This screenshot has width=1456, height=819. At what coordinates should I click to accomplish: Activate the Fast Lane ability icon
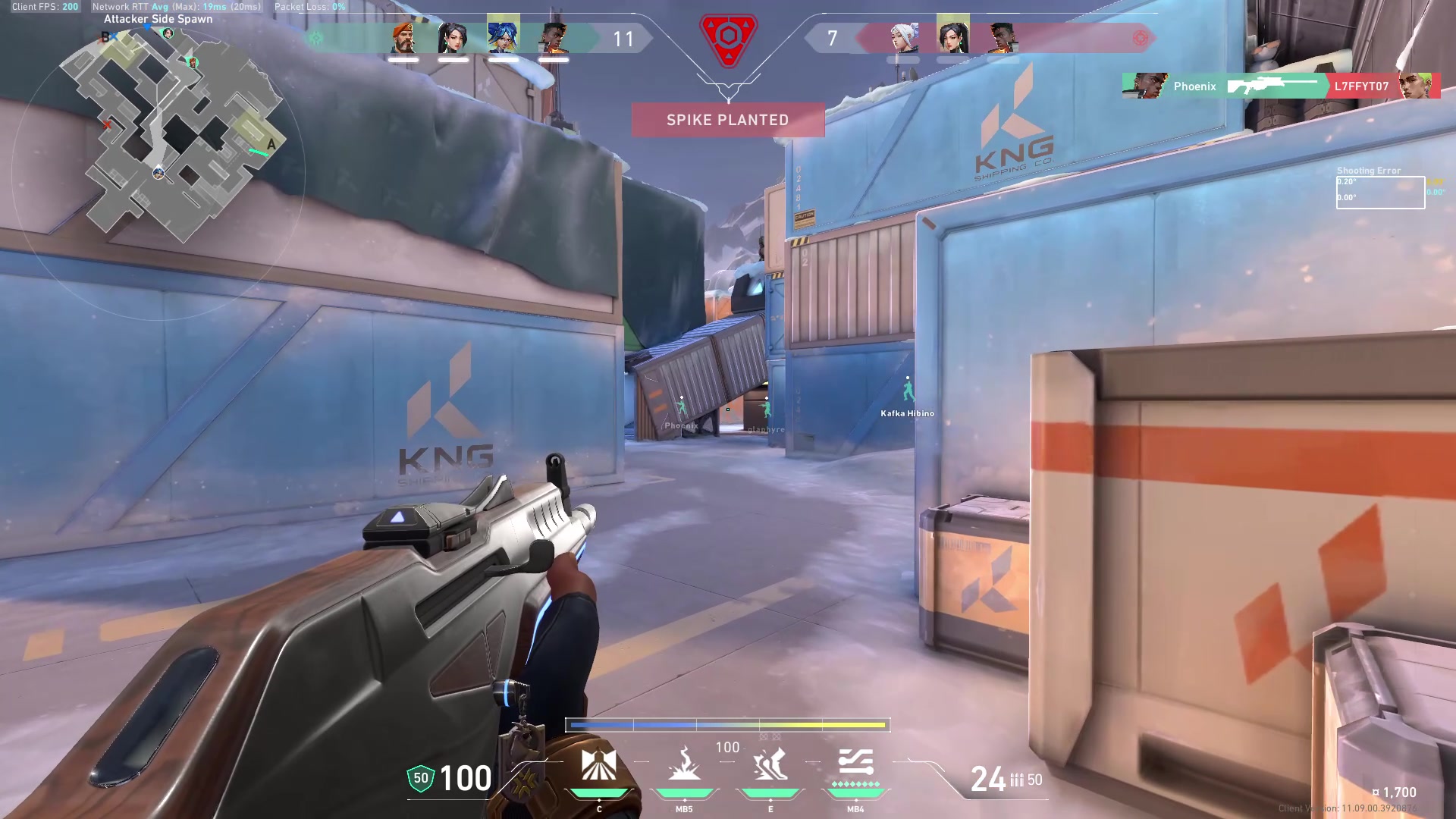click(598, 764)
